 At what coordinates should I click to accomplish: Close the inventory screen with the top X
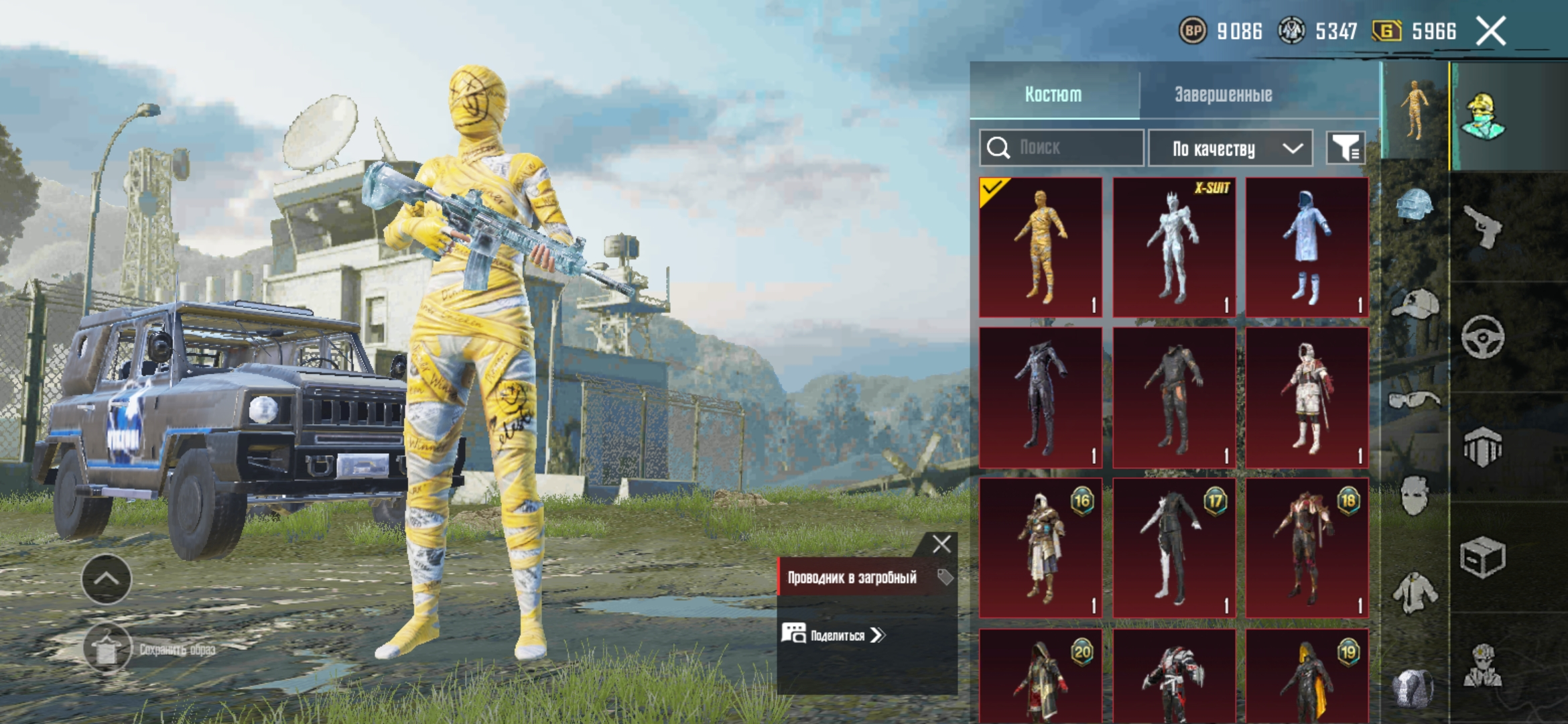click(x=1491, y=32)
